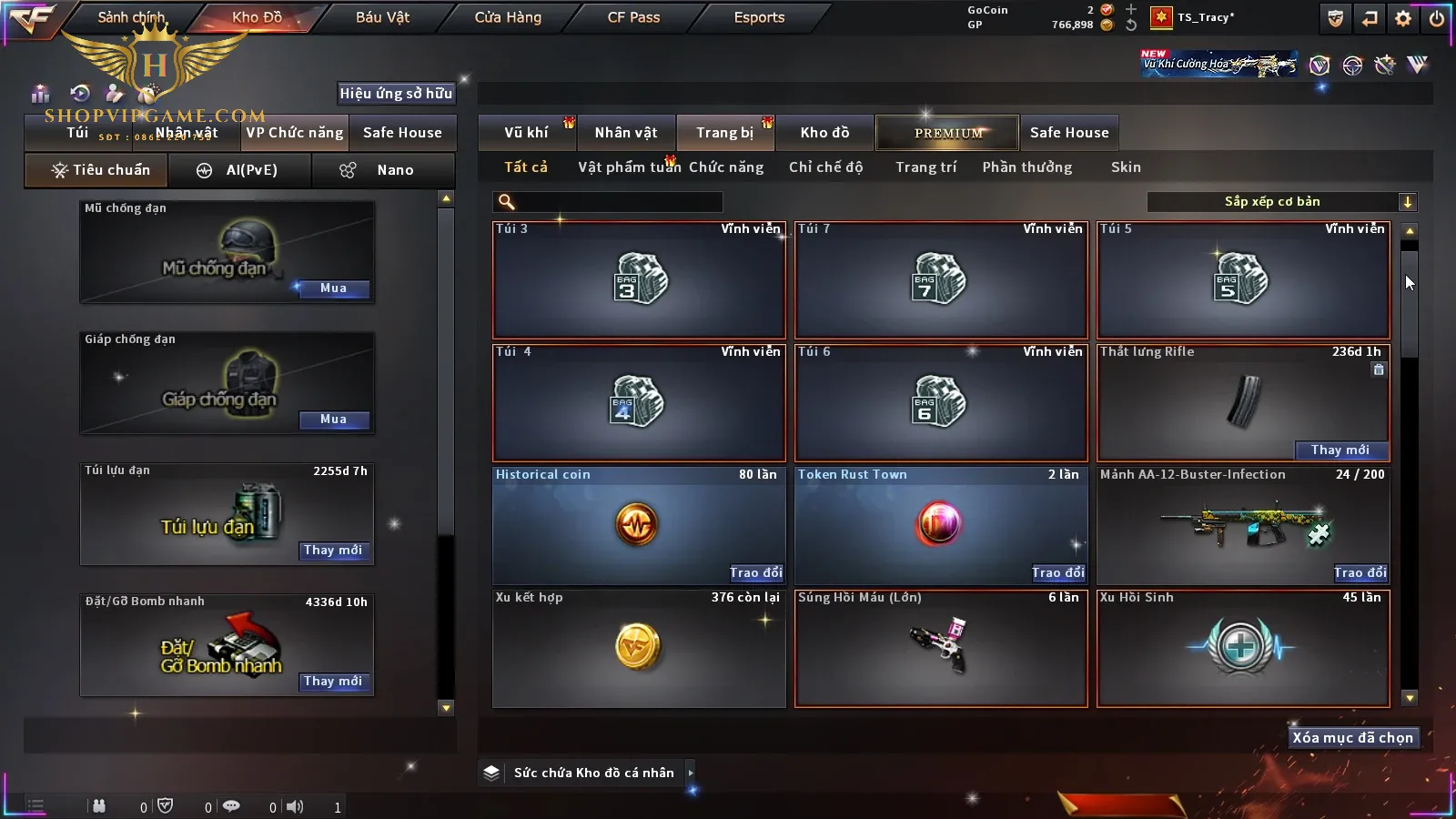1456x819 pixels.
Task: Show the Chế độ filter category
Action: (x=825, y=167)
